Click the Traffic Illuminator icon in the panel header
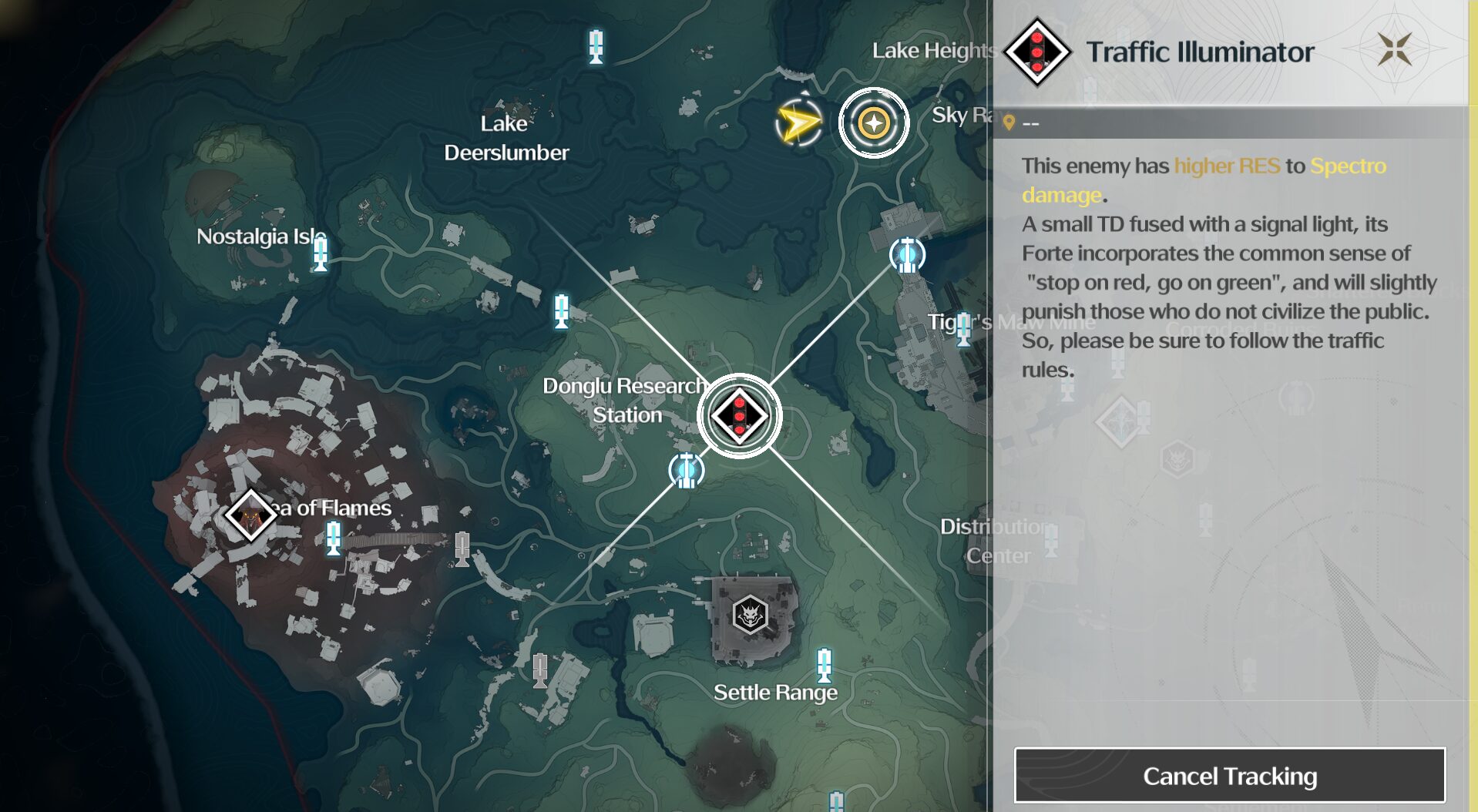1478x812 pixels. click(x=1037, y=52)
